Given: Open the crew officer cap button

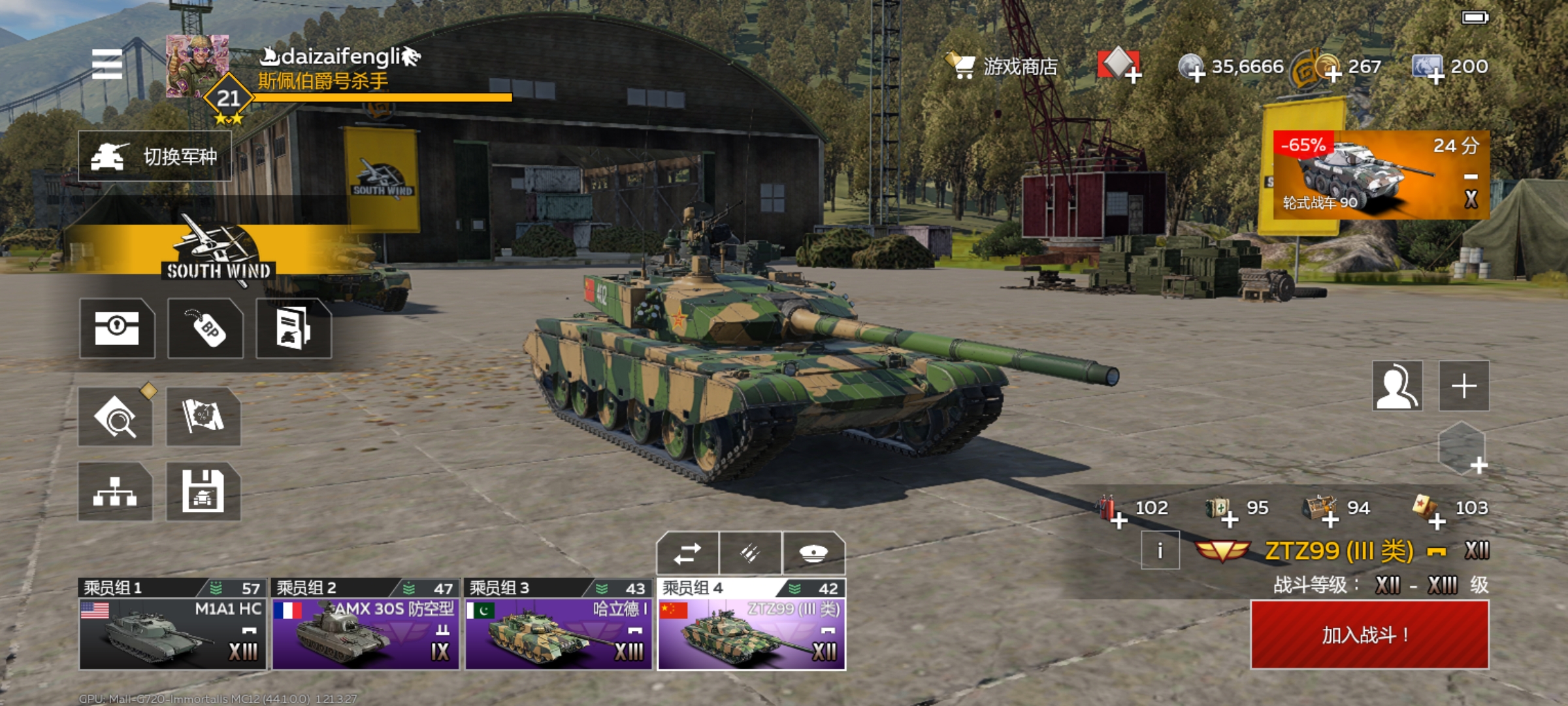Looking at the screenshot, I should (x=813, y=554).
